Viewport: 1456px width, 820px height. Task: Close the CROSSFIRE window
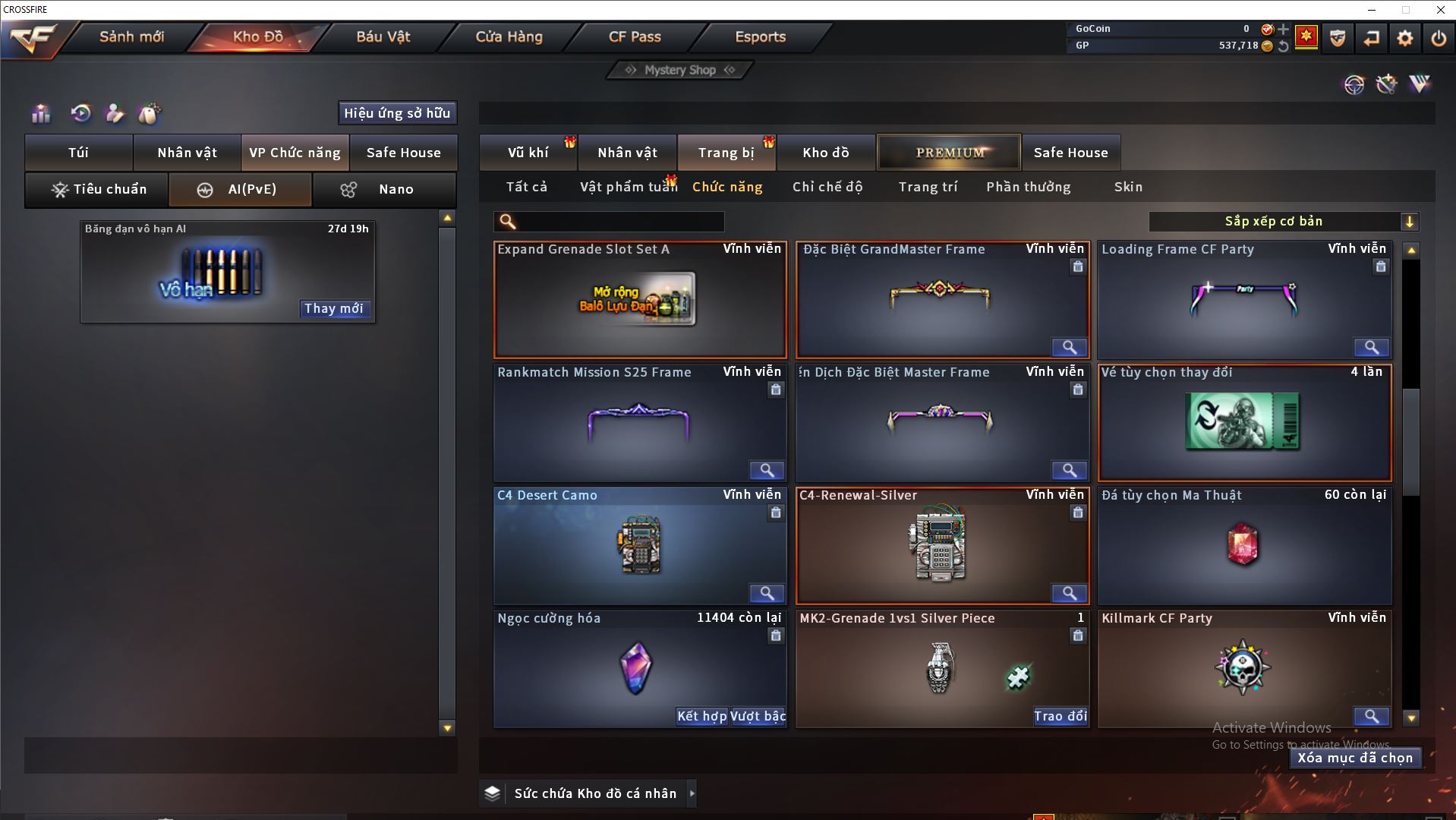1440,10
